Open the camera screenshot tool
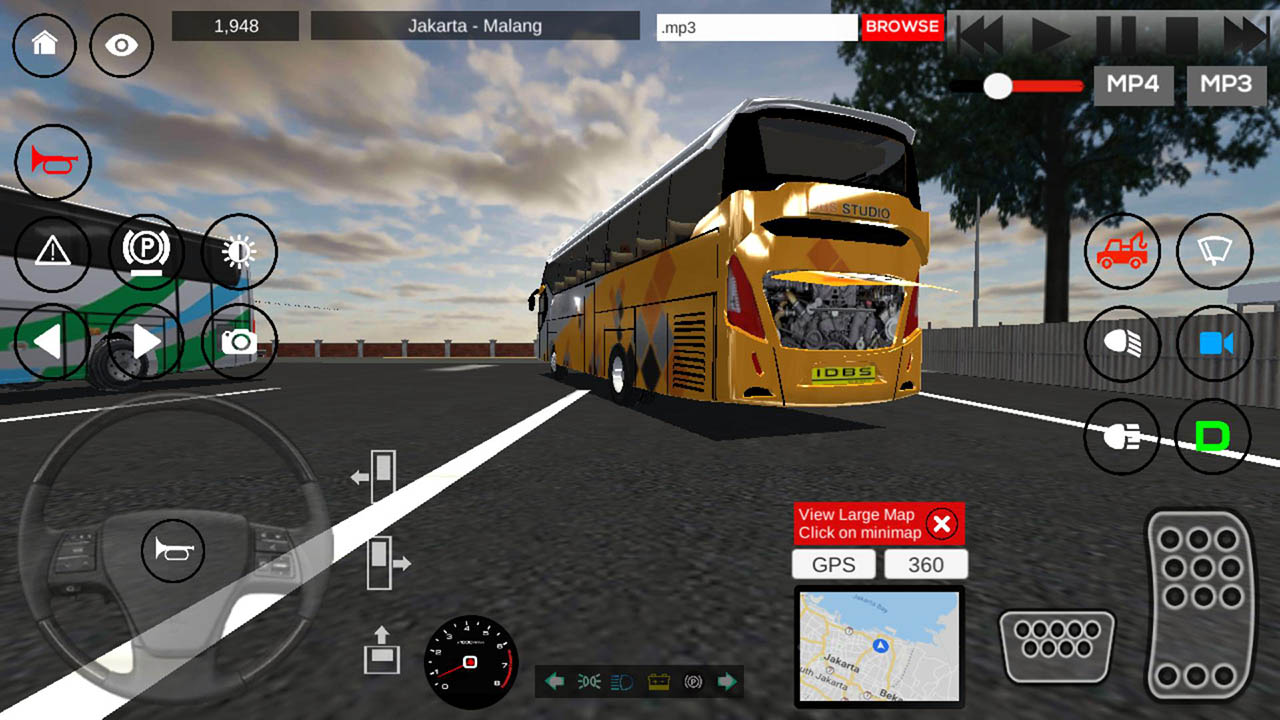 point(238,343)
